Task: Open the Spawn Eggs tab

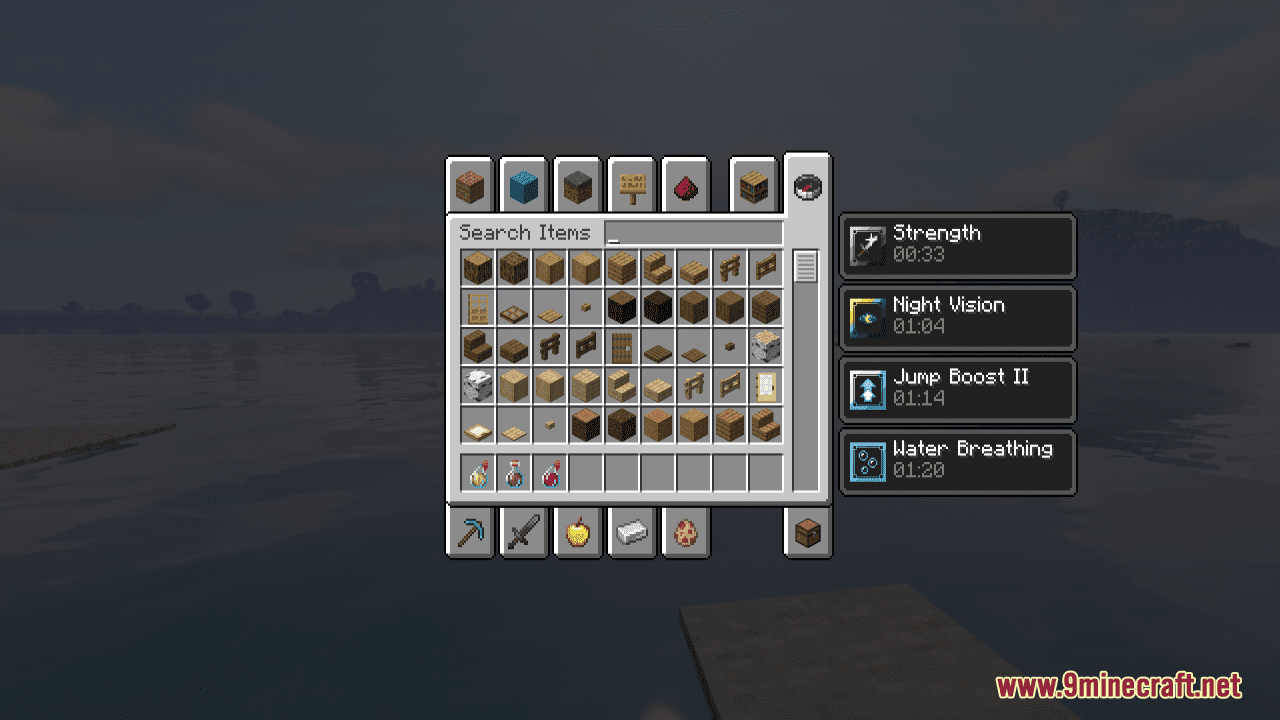Action: point(685,532)
